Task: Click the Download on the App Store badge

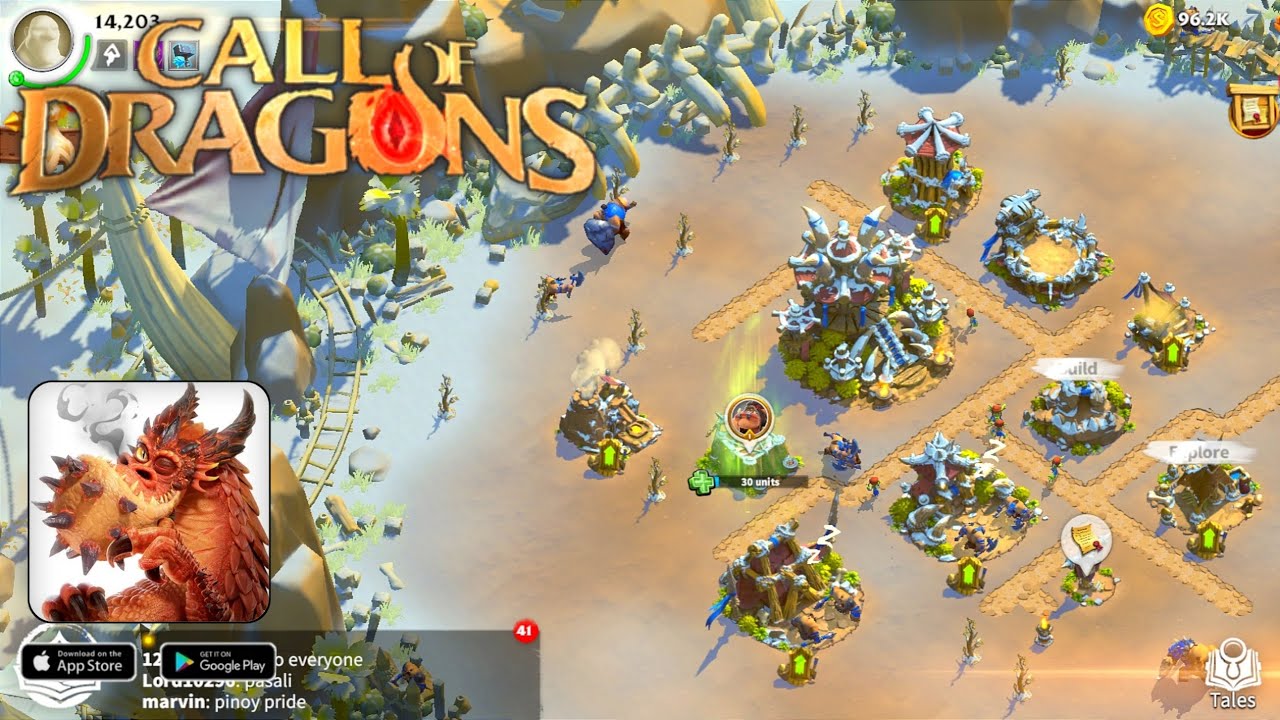Action: click(x=78, y=662)
